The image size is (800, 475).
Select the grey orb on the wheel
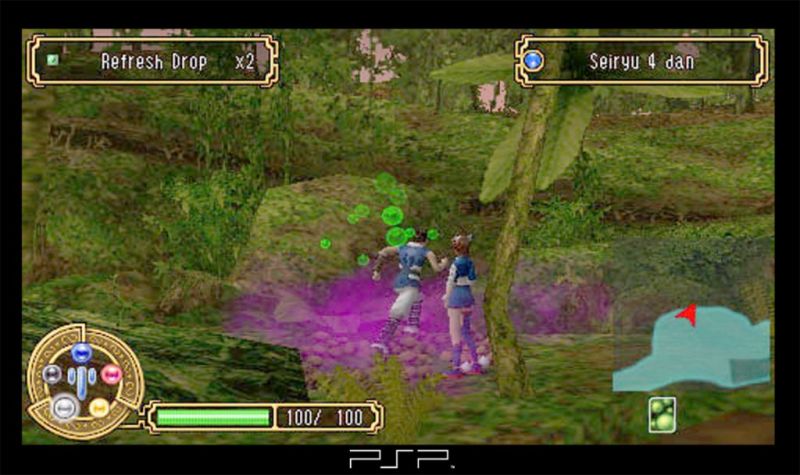coord(52,375)
